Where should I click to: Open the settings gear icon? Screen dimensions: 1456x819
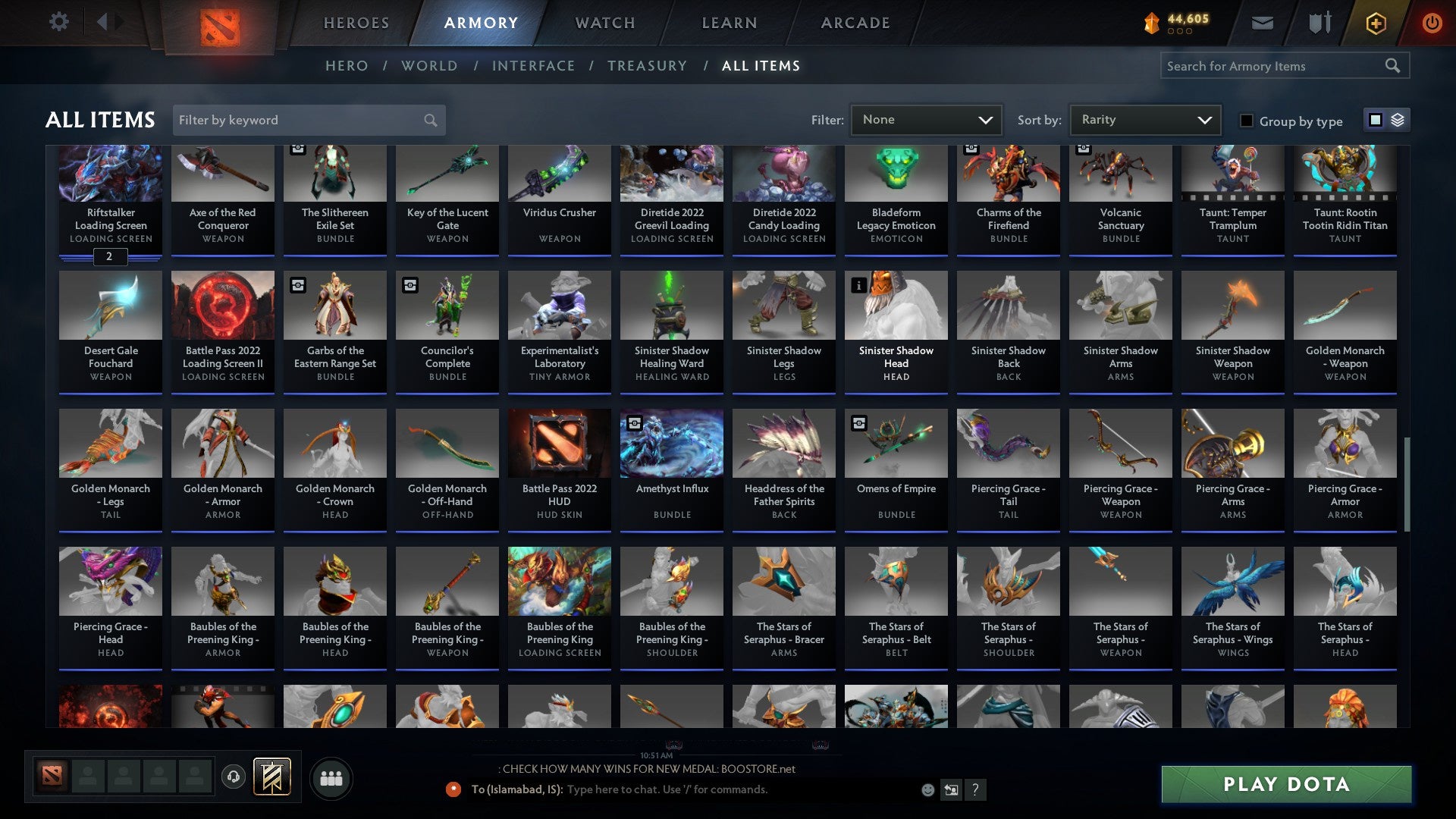59,21
